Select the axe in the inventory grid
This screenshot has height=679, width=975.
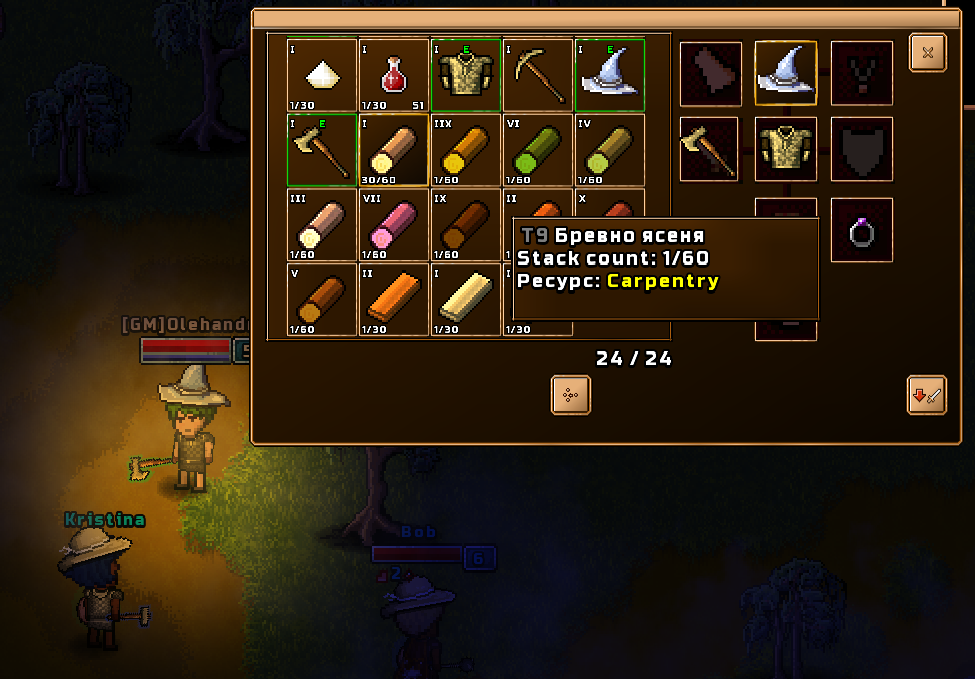click(322, 150)
